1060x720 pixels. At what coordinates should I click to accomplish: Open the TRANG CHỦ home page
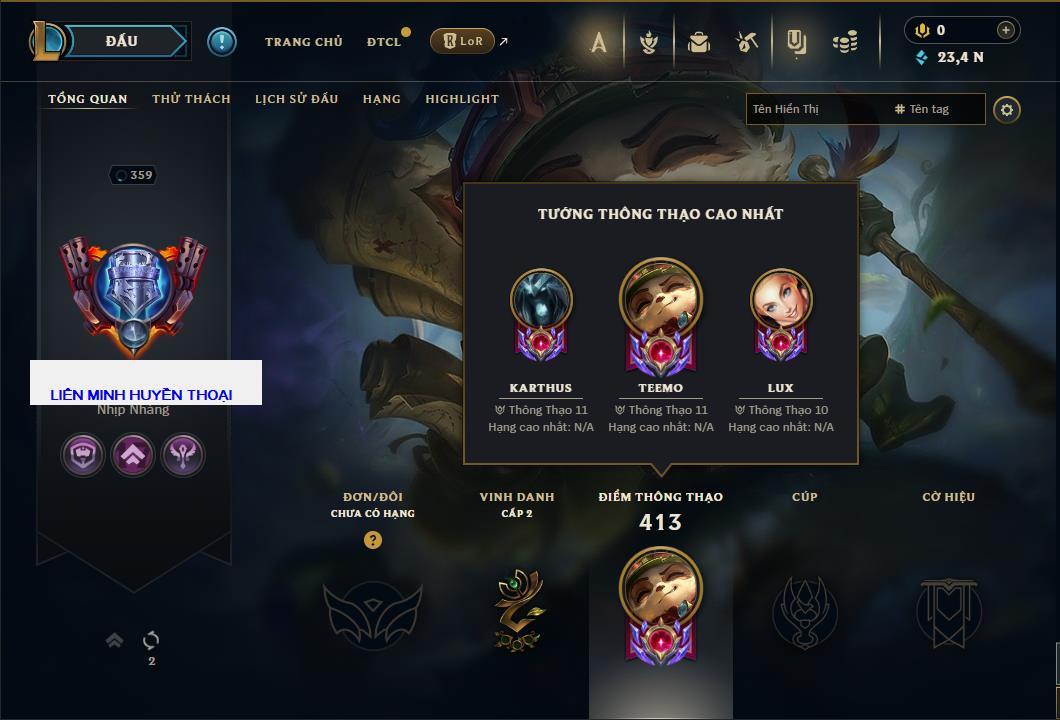tap(303, 42)
